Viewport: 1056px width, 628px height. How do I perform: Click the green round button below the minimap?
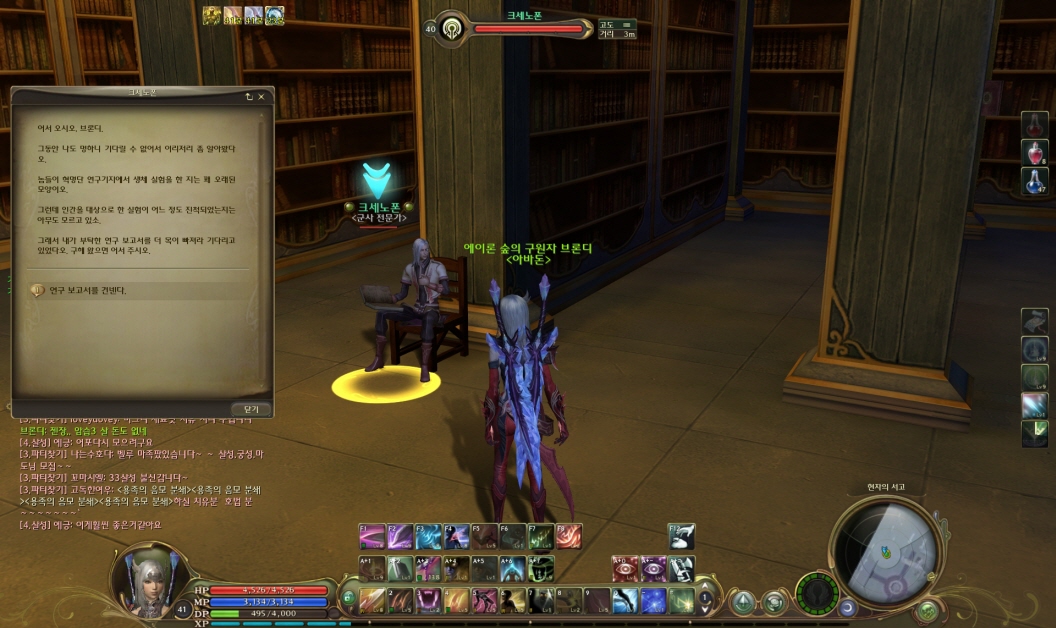click(928, 609)
